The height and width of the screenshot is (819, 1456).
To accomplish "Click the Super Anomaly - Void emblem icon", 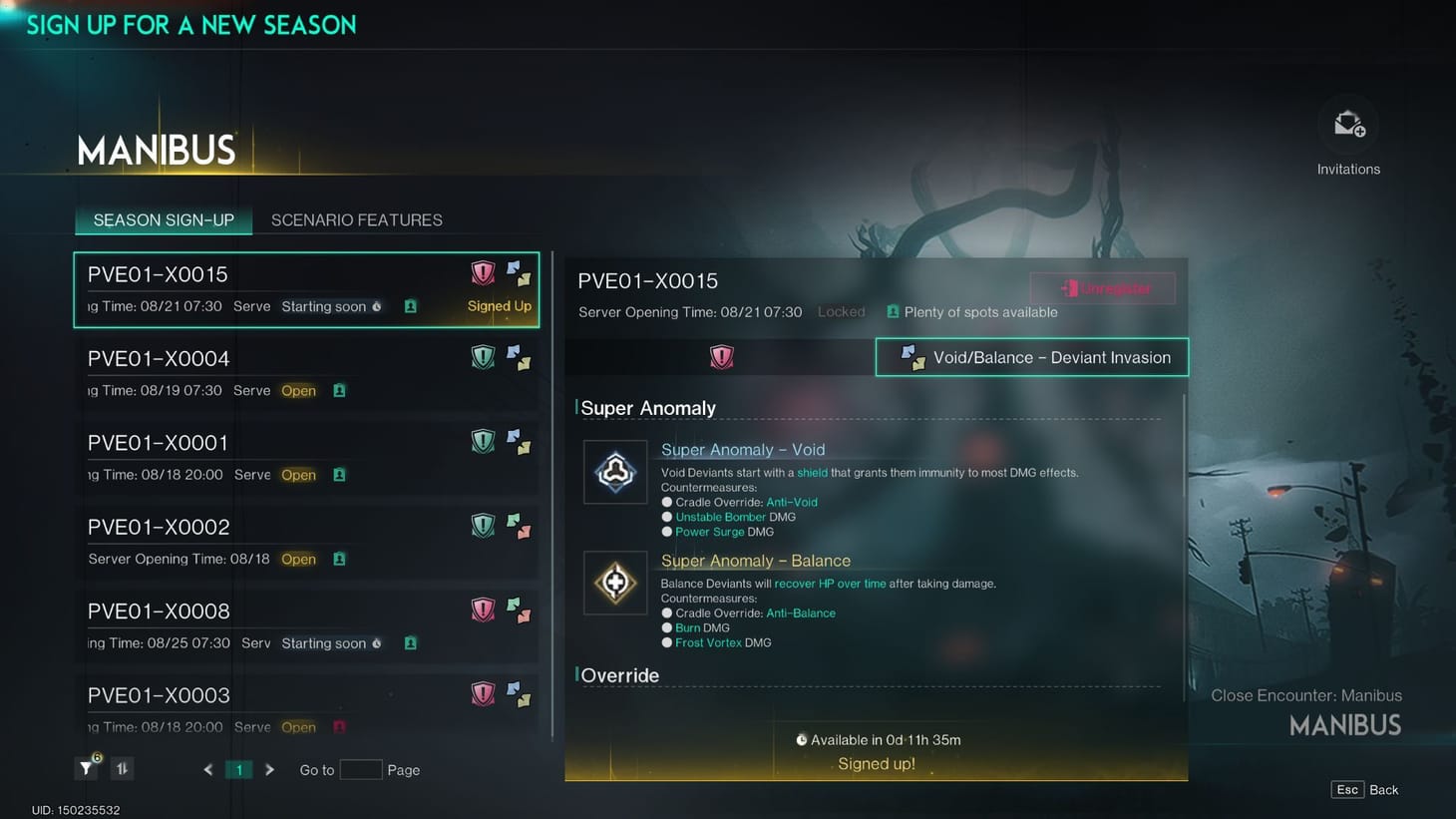I will pos(615,472).
